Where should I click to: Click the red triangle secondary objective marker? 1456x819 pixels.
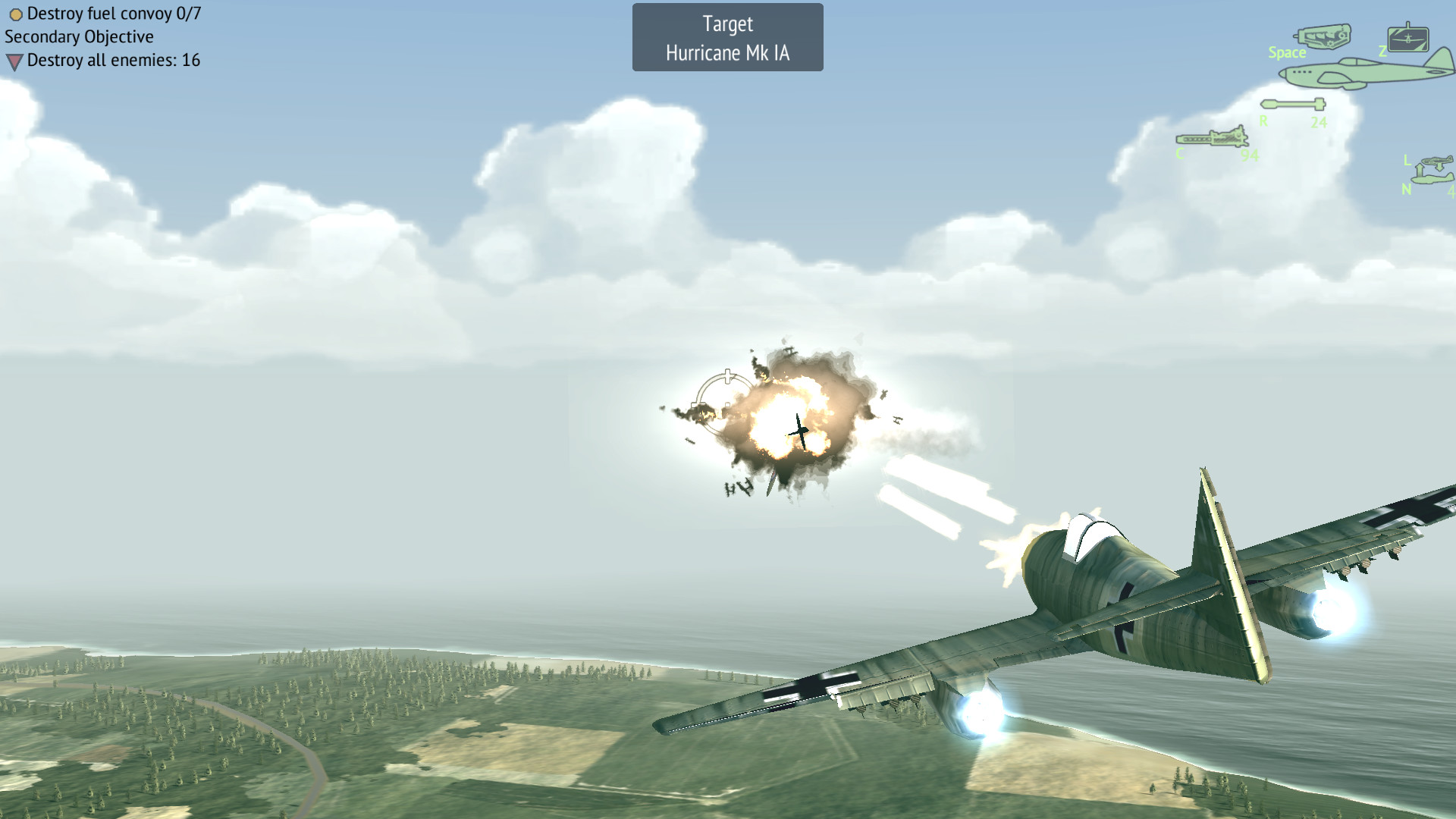click(x=13, y=59)
